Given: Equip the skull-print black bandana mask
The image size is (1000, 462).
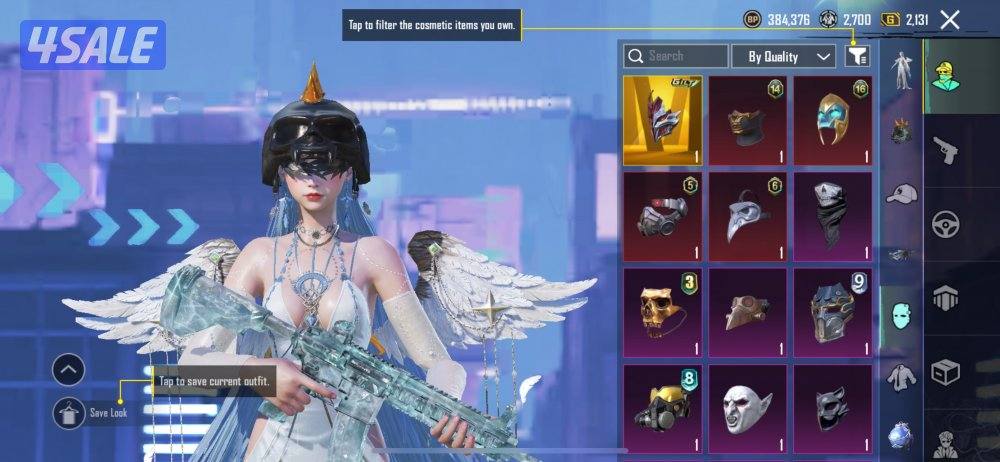Looking at the screenshot, I should (833, 216).
